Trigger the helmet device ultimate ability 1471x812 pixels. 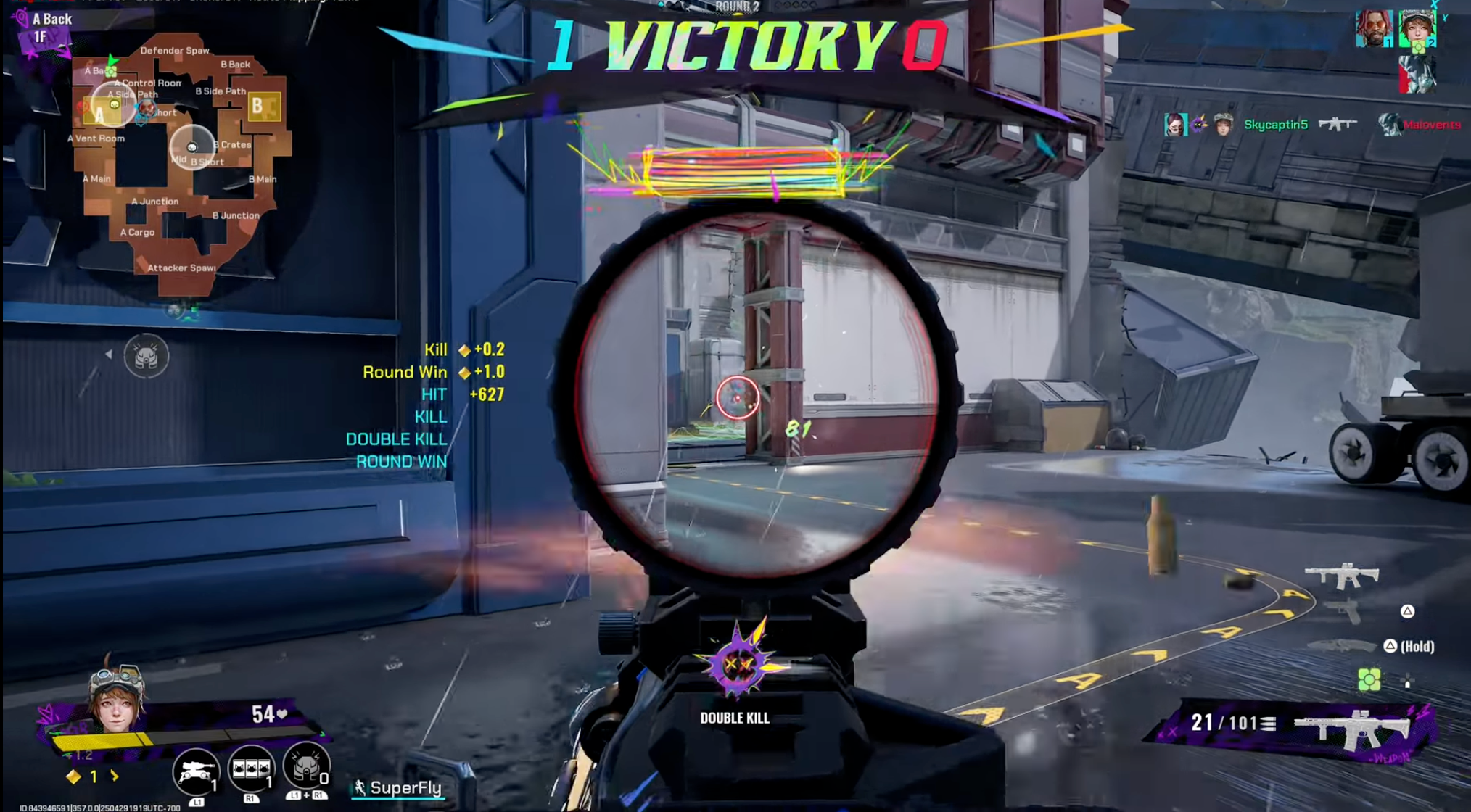[x=306, y=766]
